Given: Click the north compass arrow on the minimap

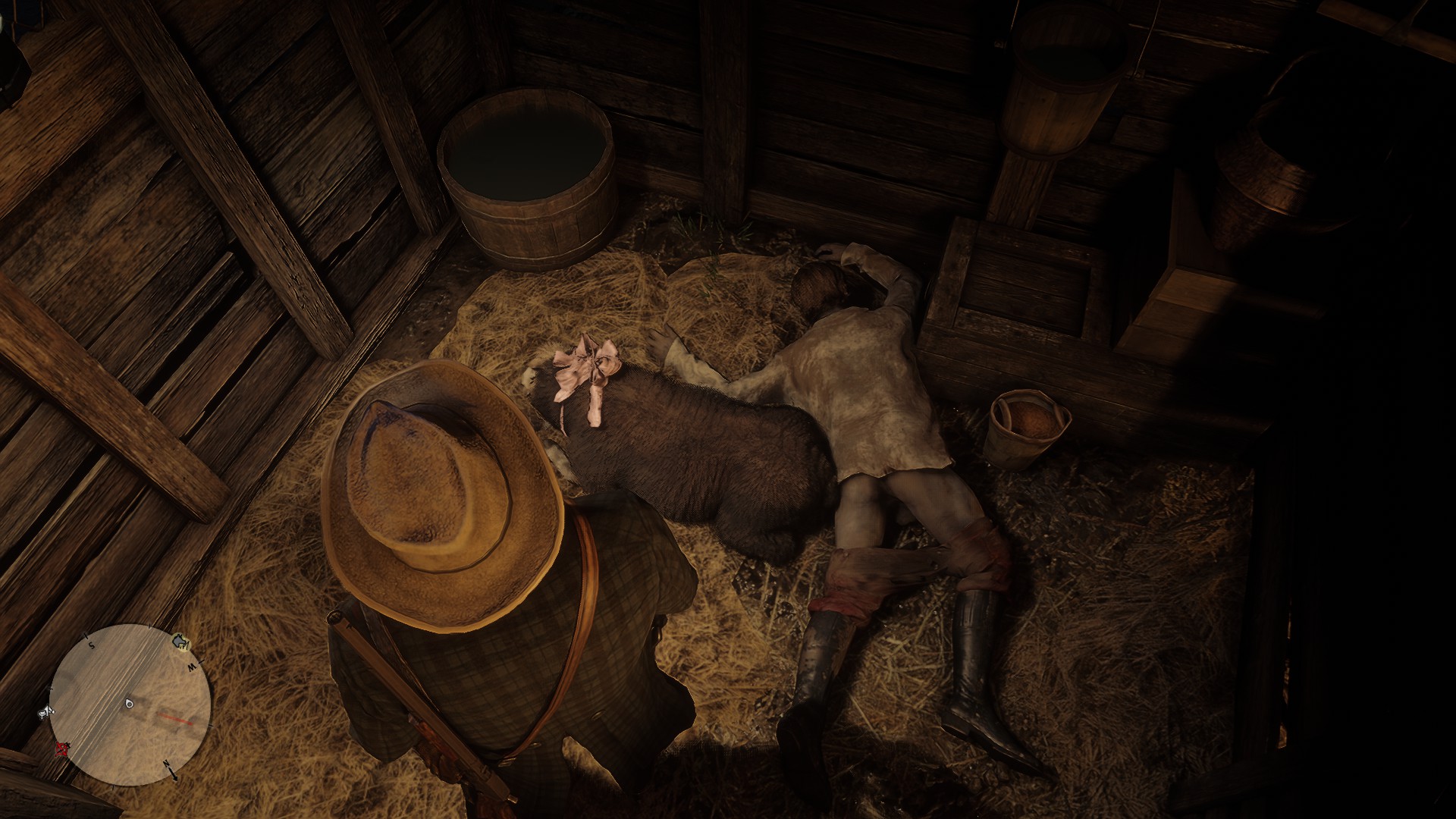Looking at the screenshot, I should point(171,768).
